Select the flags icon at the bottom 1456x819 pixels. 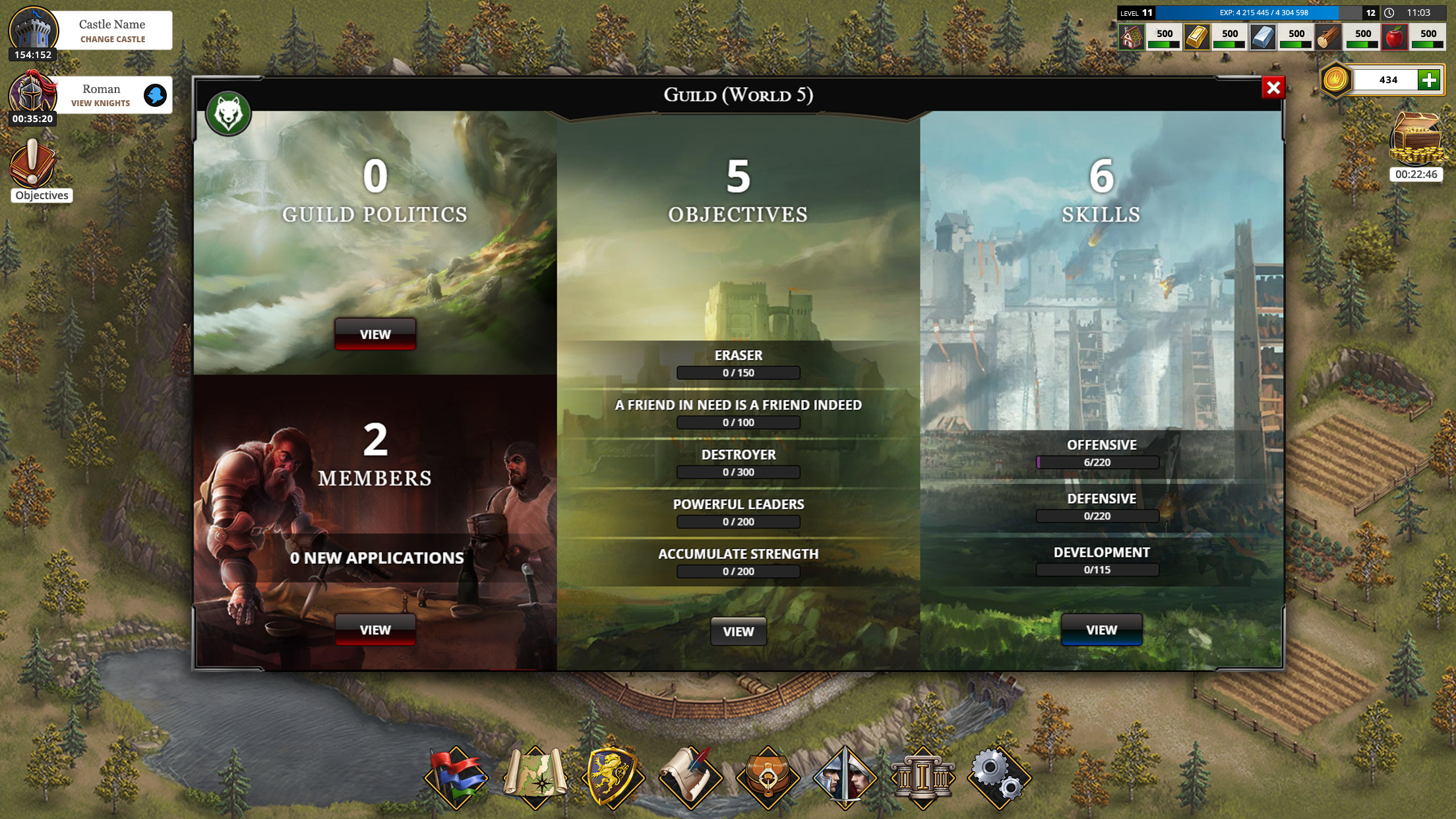(x=458, y=776)
